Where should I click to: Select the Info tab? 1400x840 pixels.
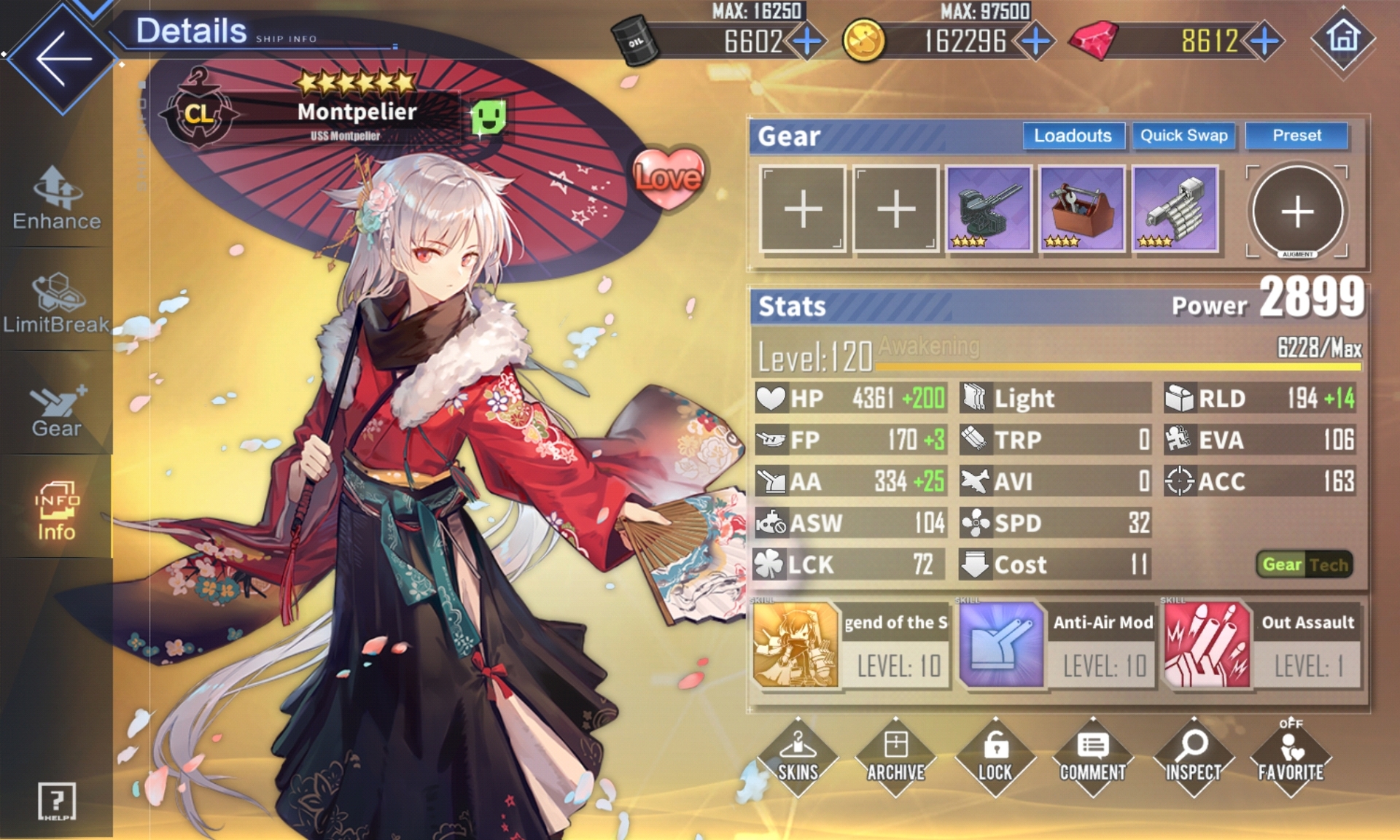coord(56,511)
